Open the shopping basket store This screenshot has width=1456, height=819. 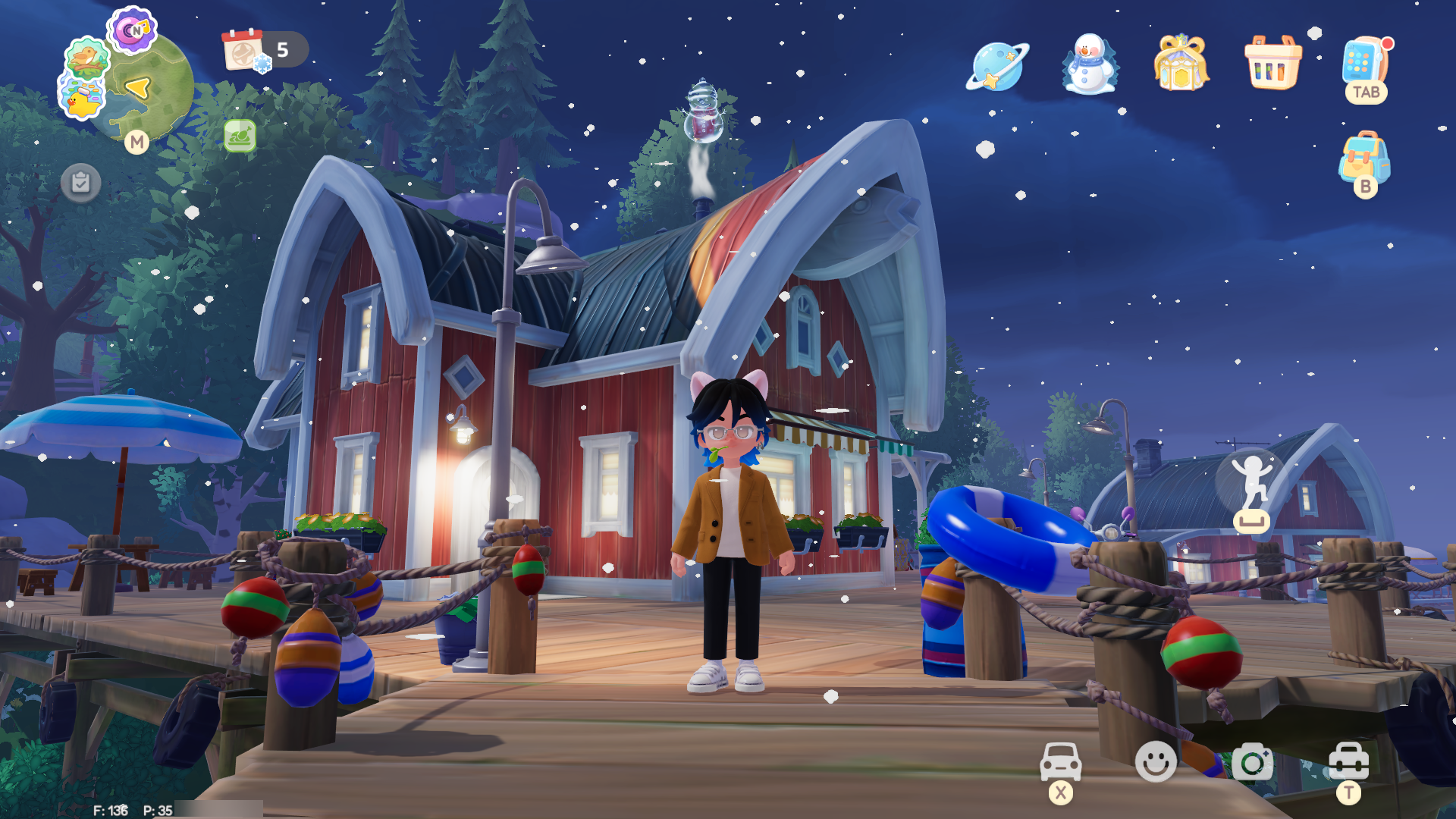(1273, 63)
